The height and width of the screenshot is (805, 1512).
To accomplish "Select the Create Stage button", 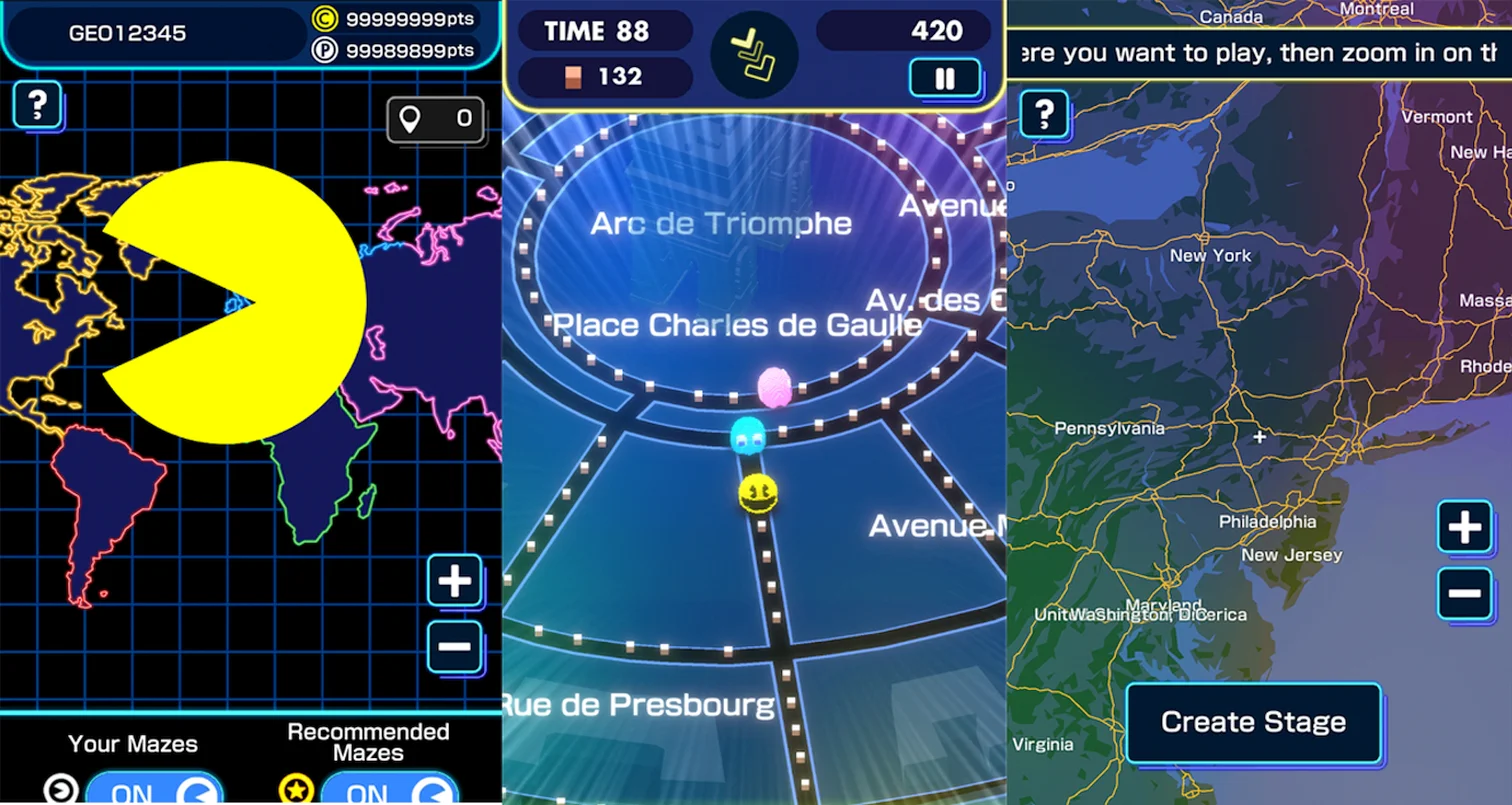I will click(1253, 722).
